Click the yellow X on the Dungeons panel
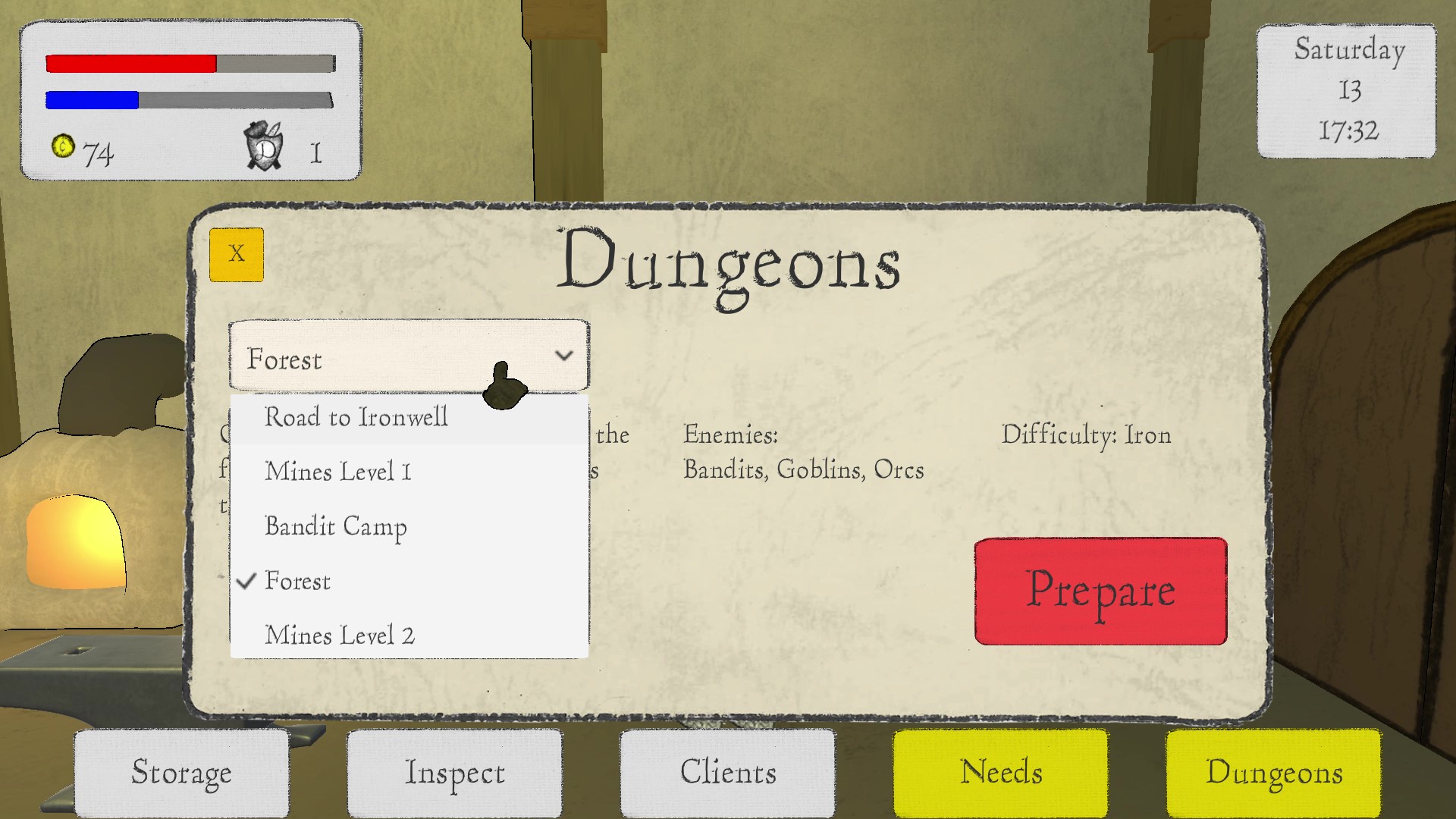Image resolution: width=1456 pixels, height=819 pixels. 236,253
